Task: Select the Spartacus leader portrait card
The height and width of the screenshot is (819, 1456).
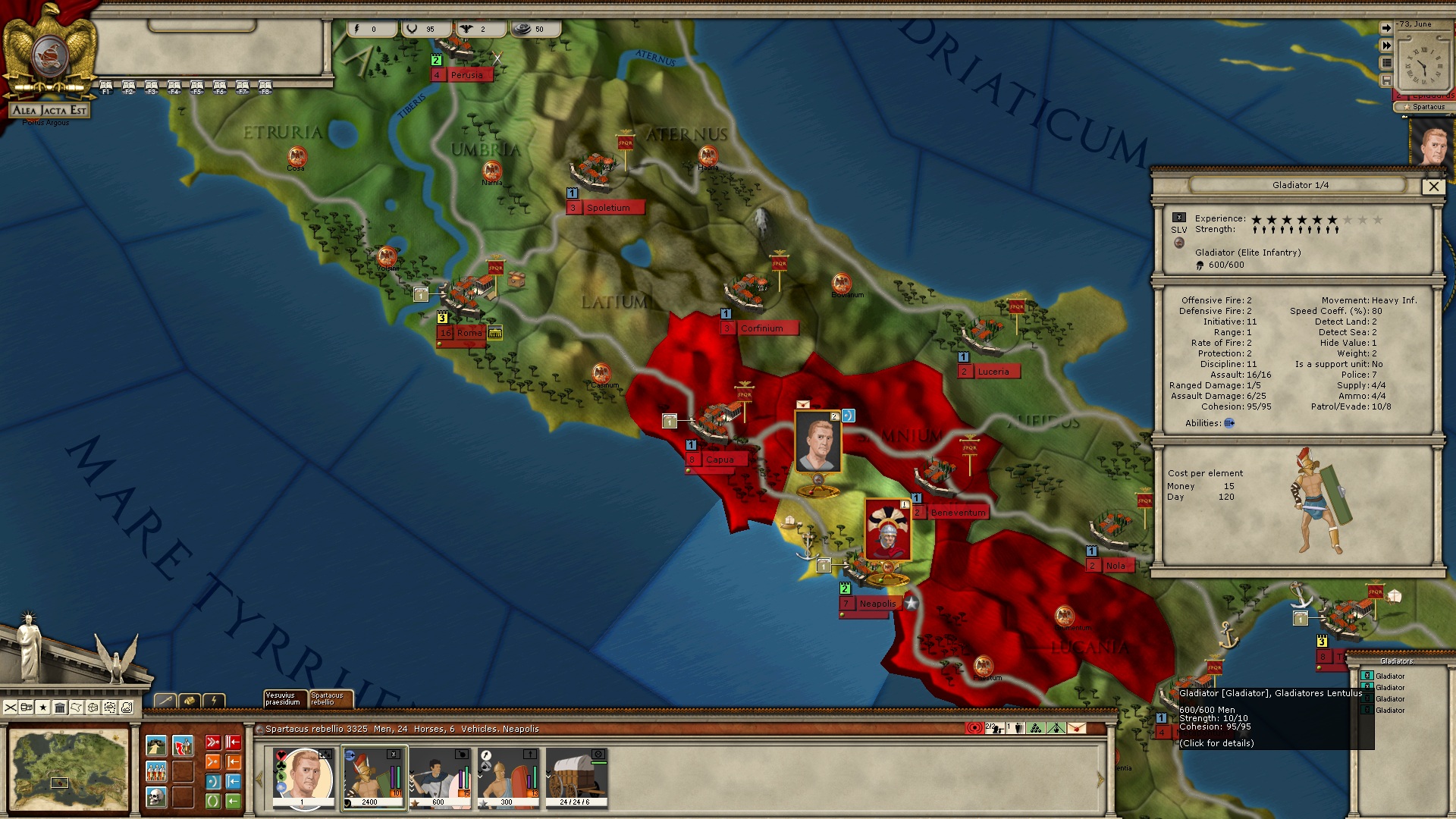Action: coord(303,778)
